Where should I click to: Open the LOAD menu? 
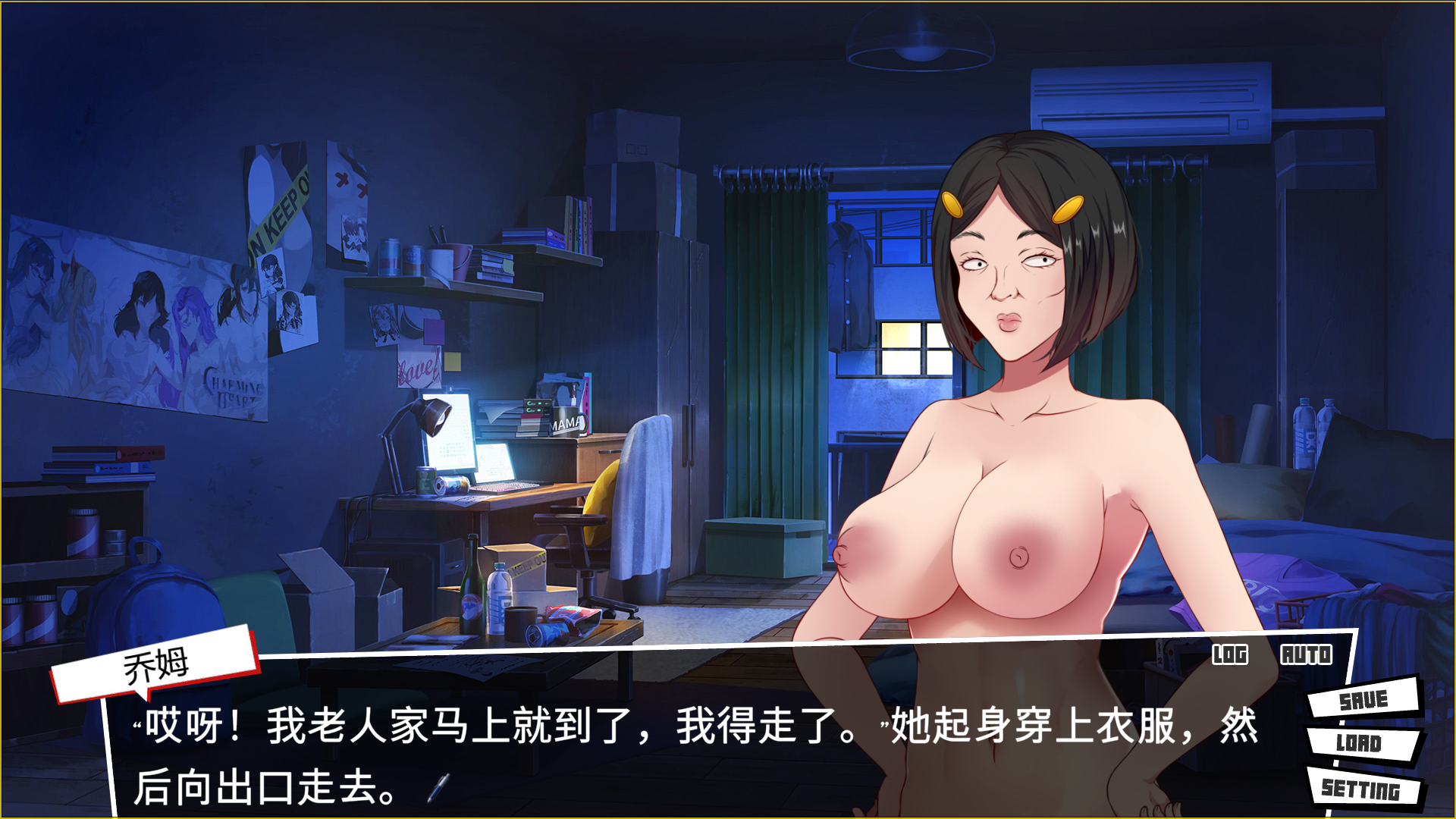tap(1359, 743)
